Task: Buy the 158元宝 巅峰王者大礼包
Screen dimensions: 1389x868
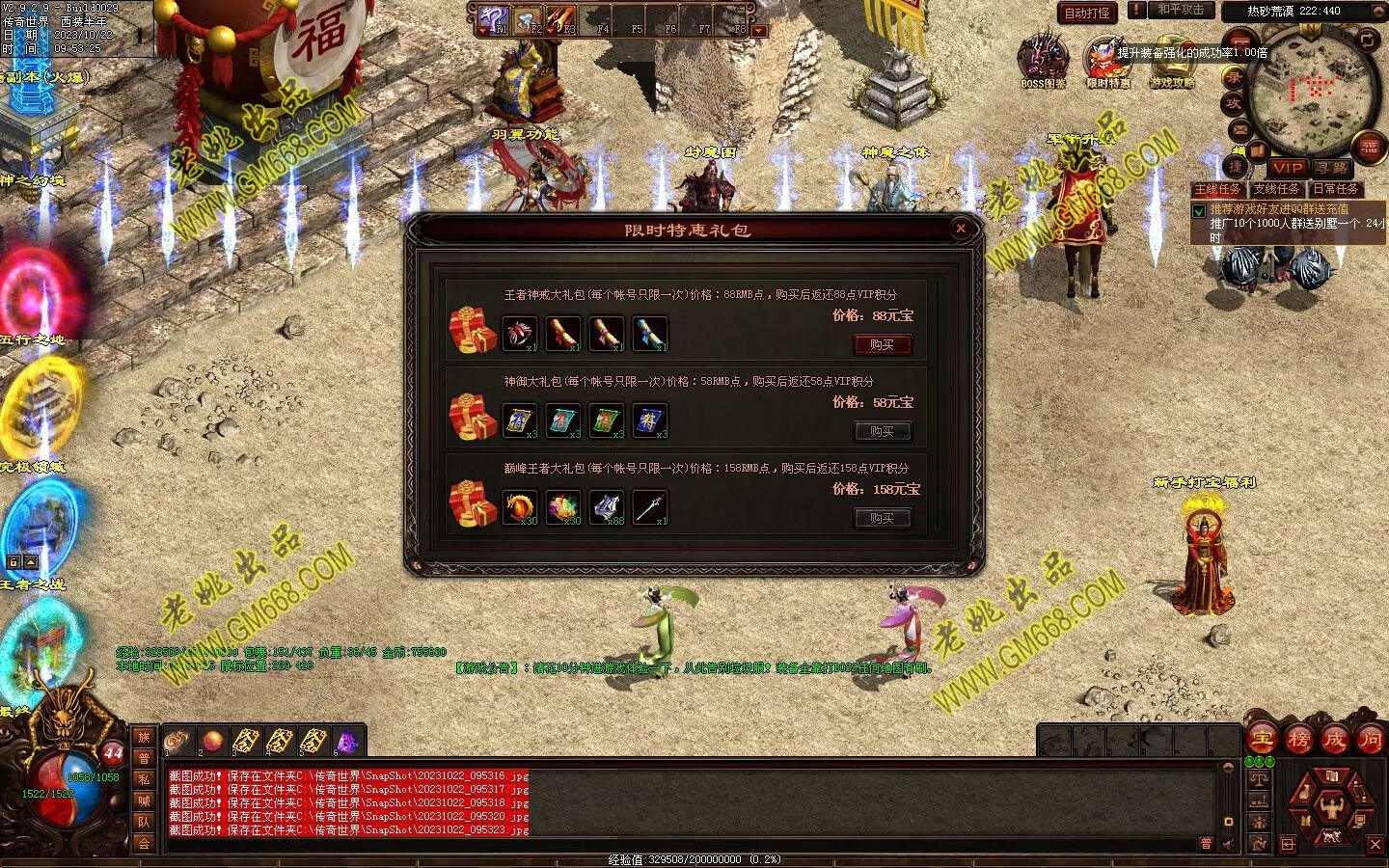Action: click(883, 518)
